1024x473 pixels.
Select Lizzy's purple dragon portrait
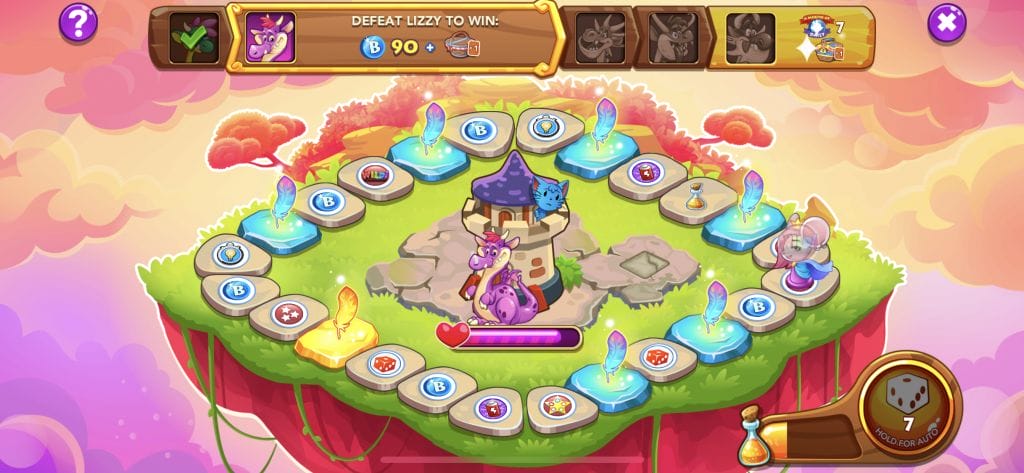pos(270,38)
